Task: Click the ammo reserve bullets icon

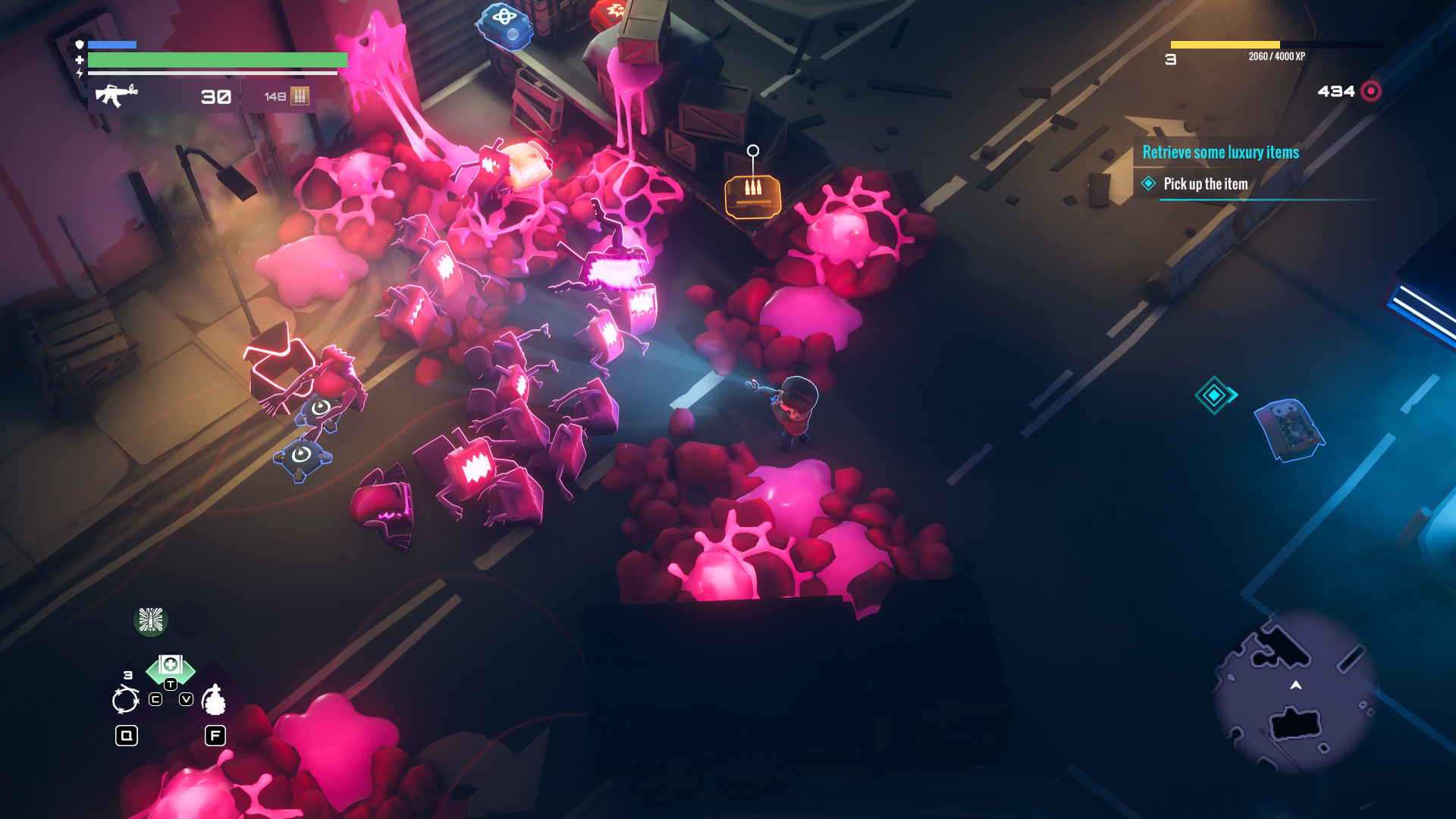Action: tap(300, 97)
